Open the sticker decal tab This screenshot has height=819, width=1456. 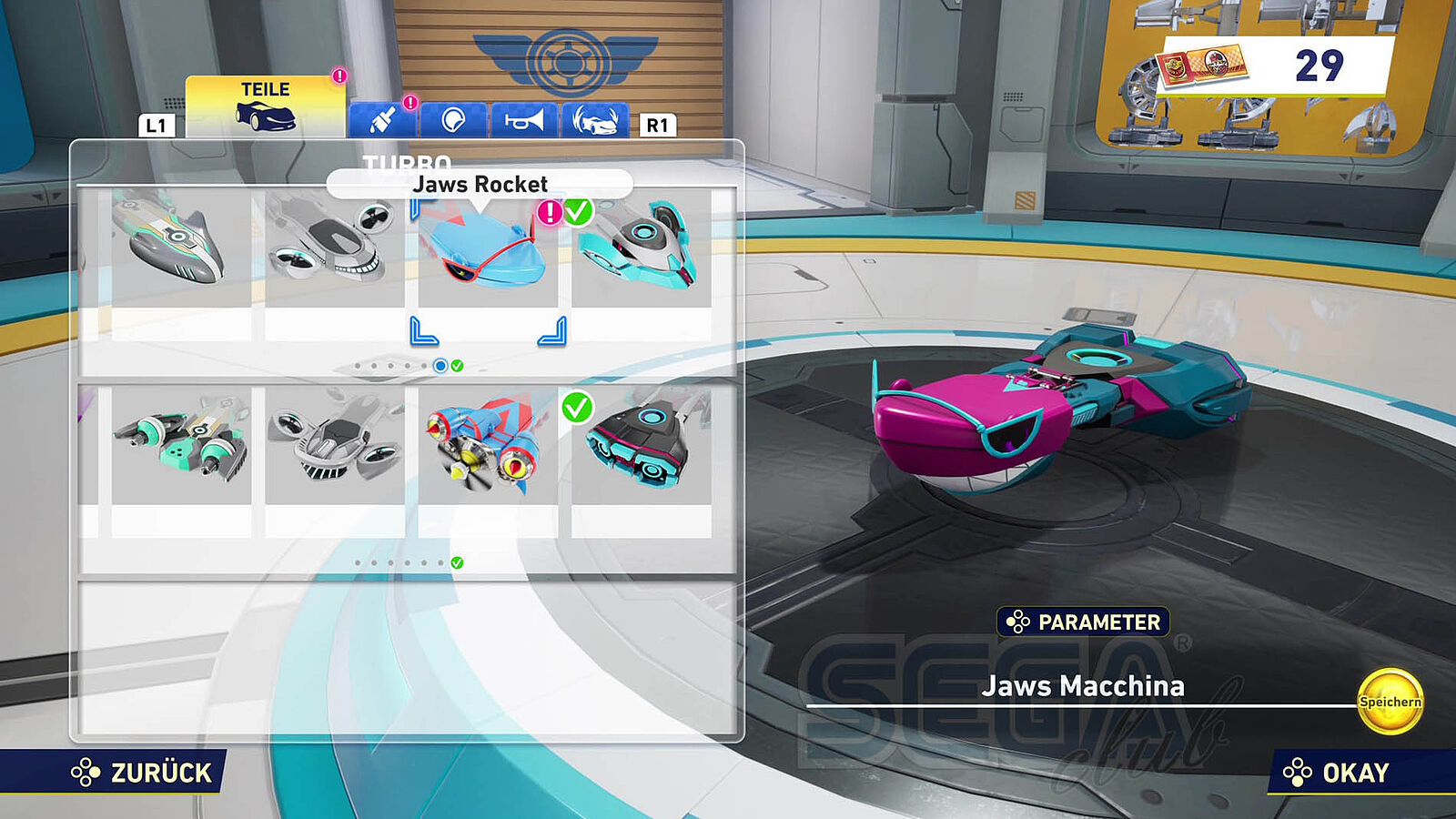[453, 119]
